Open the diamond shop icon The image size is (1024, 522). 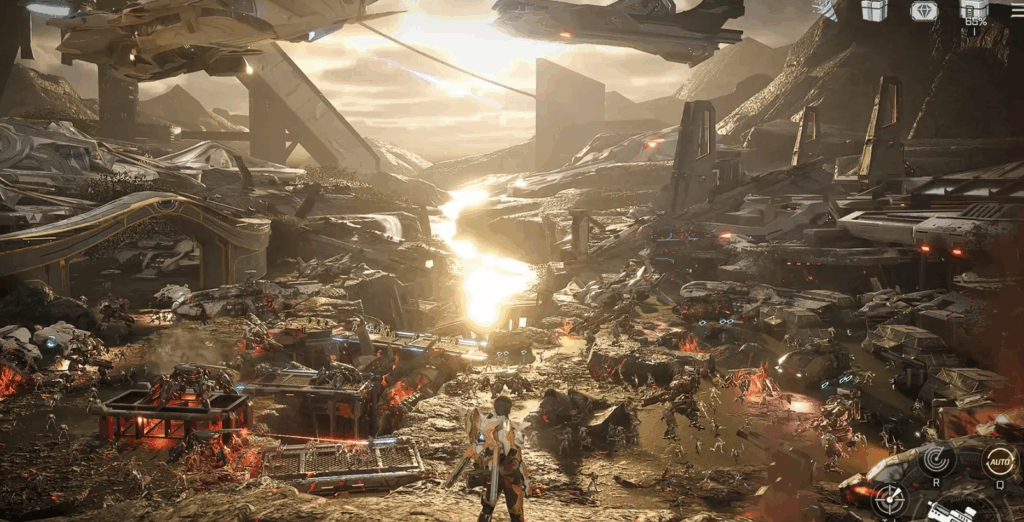click(924, 11)
